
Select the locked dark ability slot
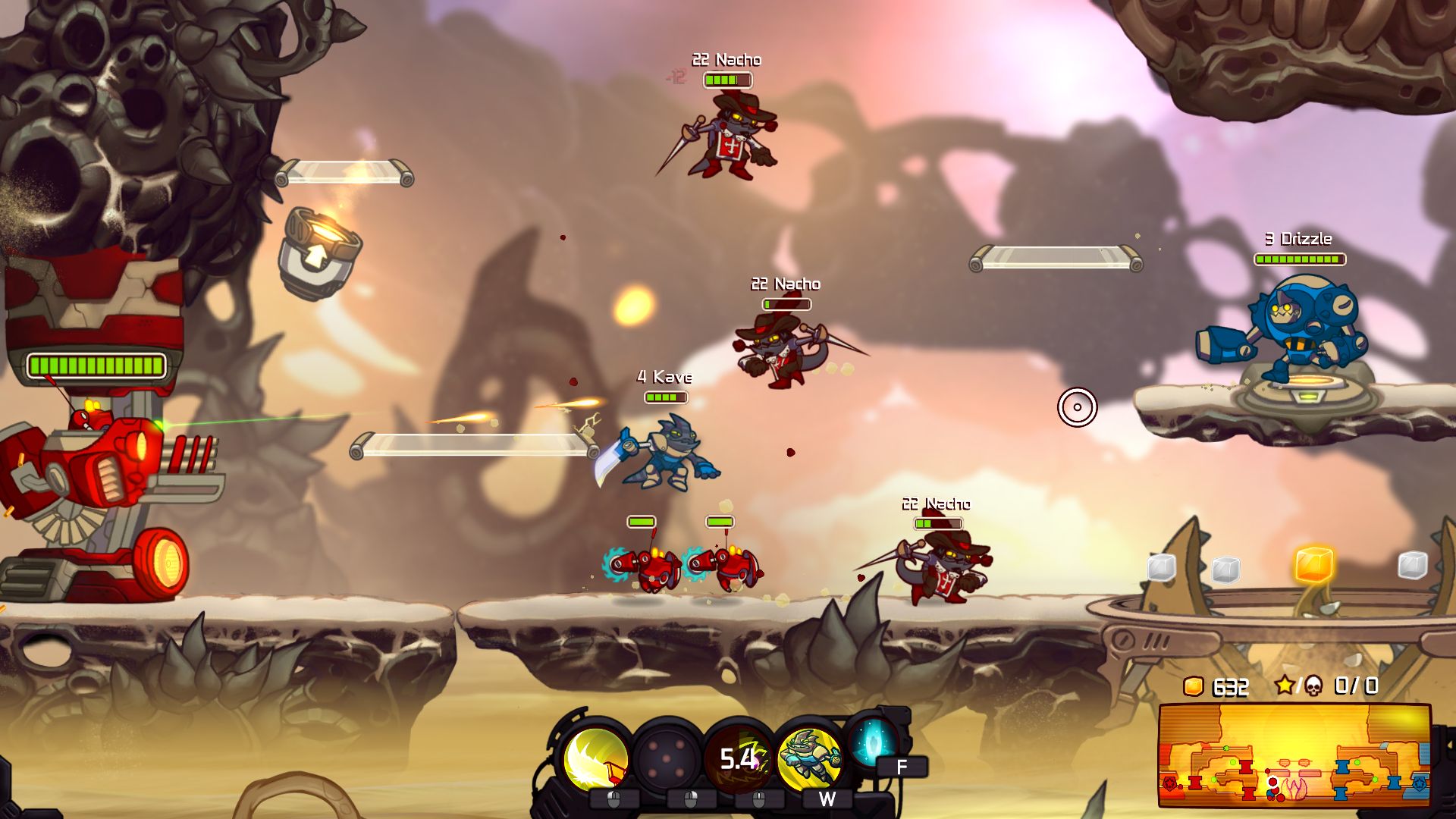(667, 758)
